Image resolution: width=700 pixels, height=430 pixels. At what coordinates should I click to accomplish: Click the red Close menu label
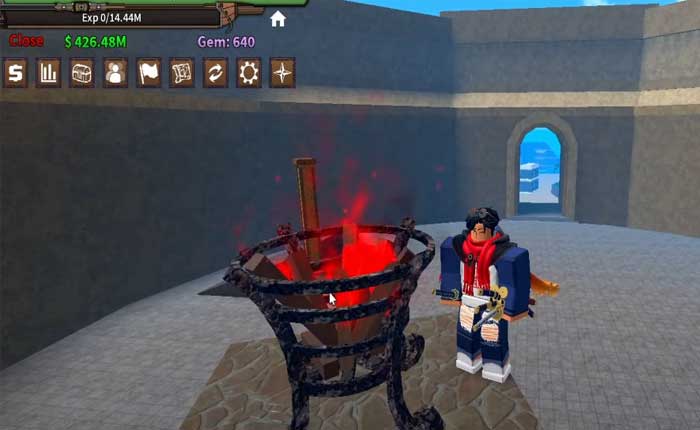pos(26,42)
